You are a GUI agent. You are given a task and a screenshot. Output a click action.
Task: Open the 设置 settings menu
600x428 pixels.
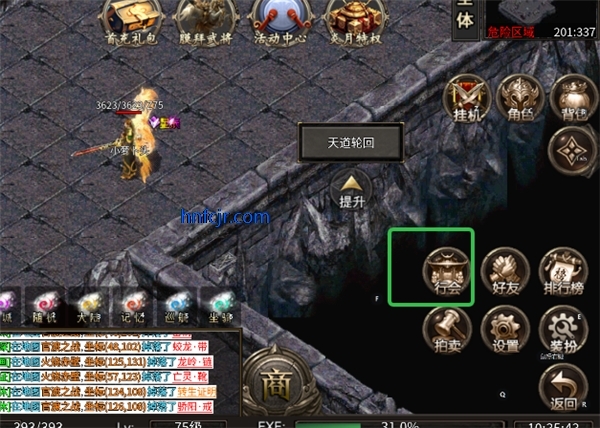click(505, 329)
